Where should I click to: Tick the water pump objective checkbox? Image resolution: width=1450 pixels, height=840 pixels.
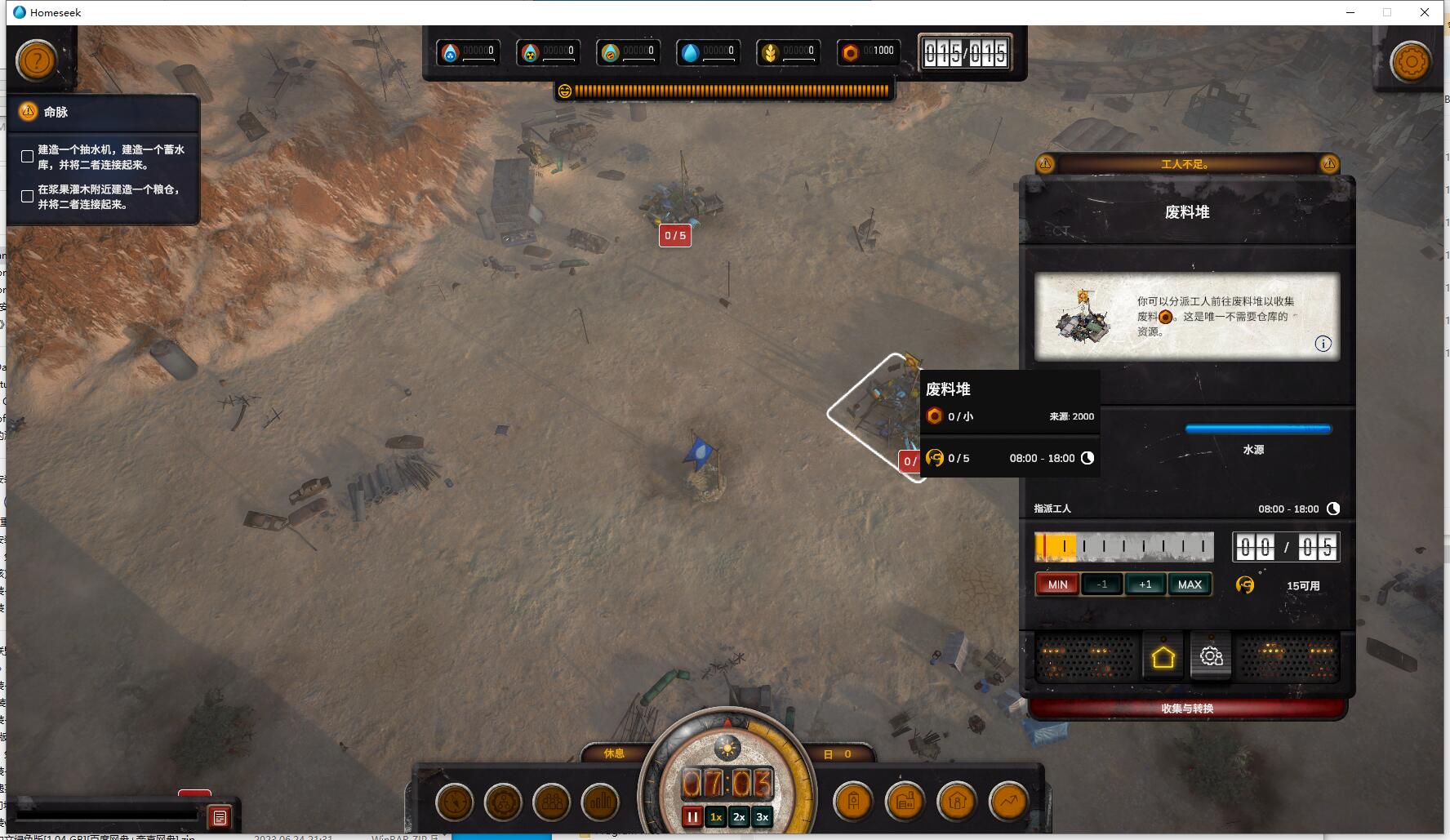pyautogui.click(x=28, y=157)
